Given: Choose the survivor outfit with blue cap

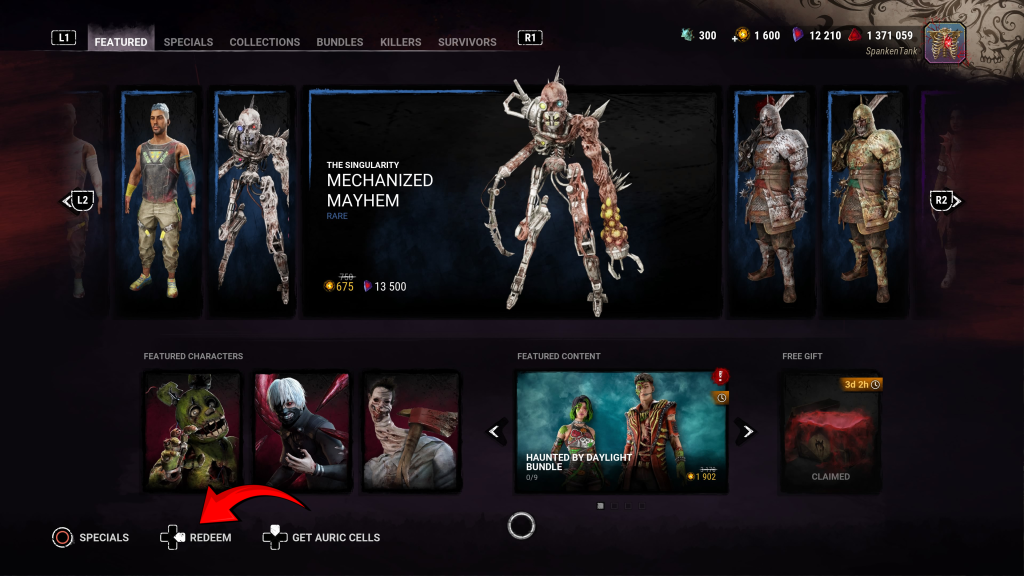Looking at the screenshot, I should tap(161, 205).
